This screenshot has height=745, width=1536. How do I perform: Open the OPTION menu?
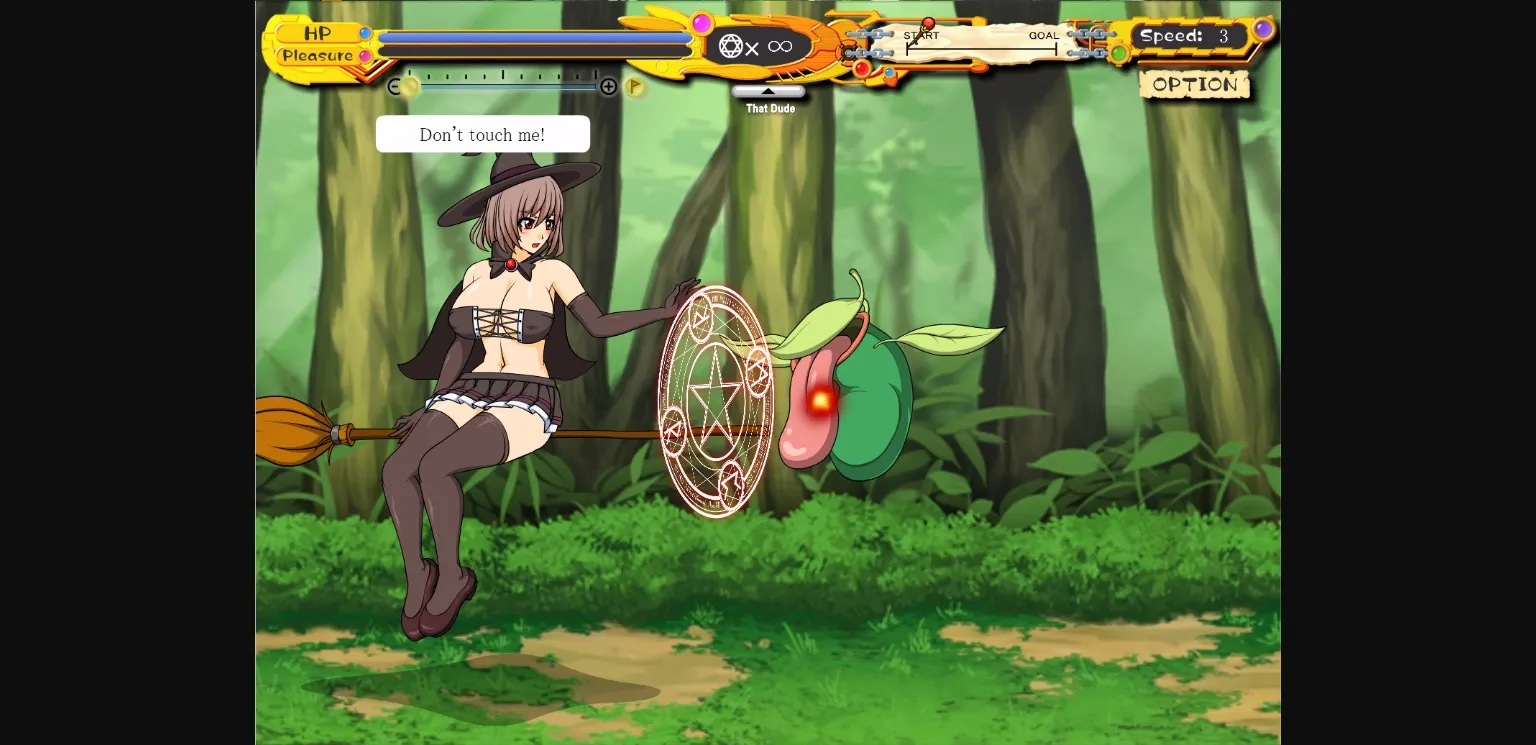pos(1194,84)
